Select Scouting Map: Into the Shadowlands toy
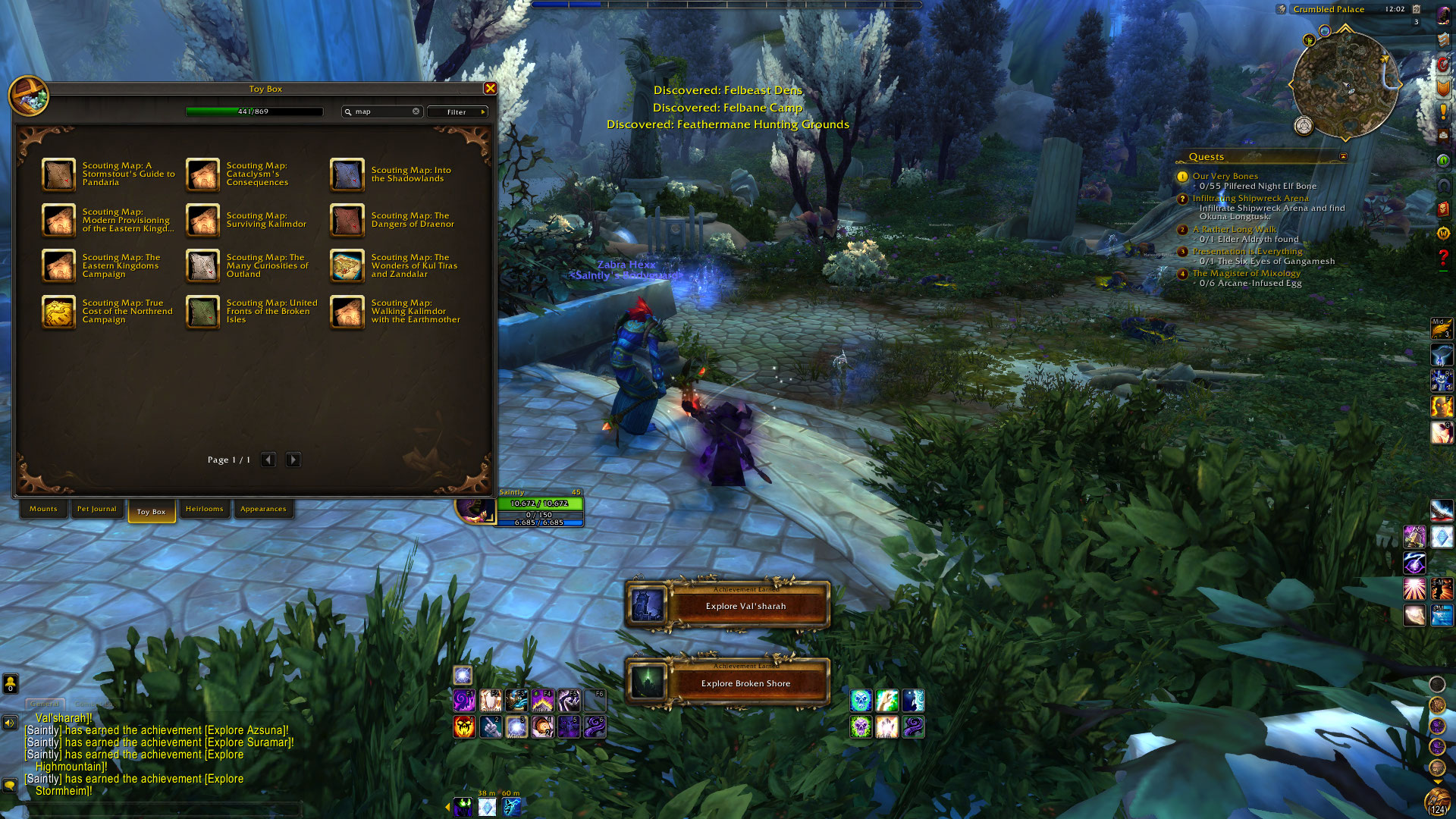The width and height of the screenshot is (1456, 819). [x=347, y=174]
